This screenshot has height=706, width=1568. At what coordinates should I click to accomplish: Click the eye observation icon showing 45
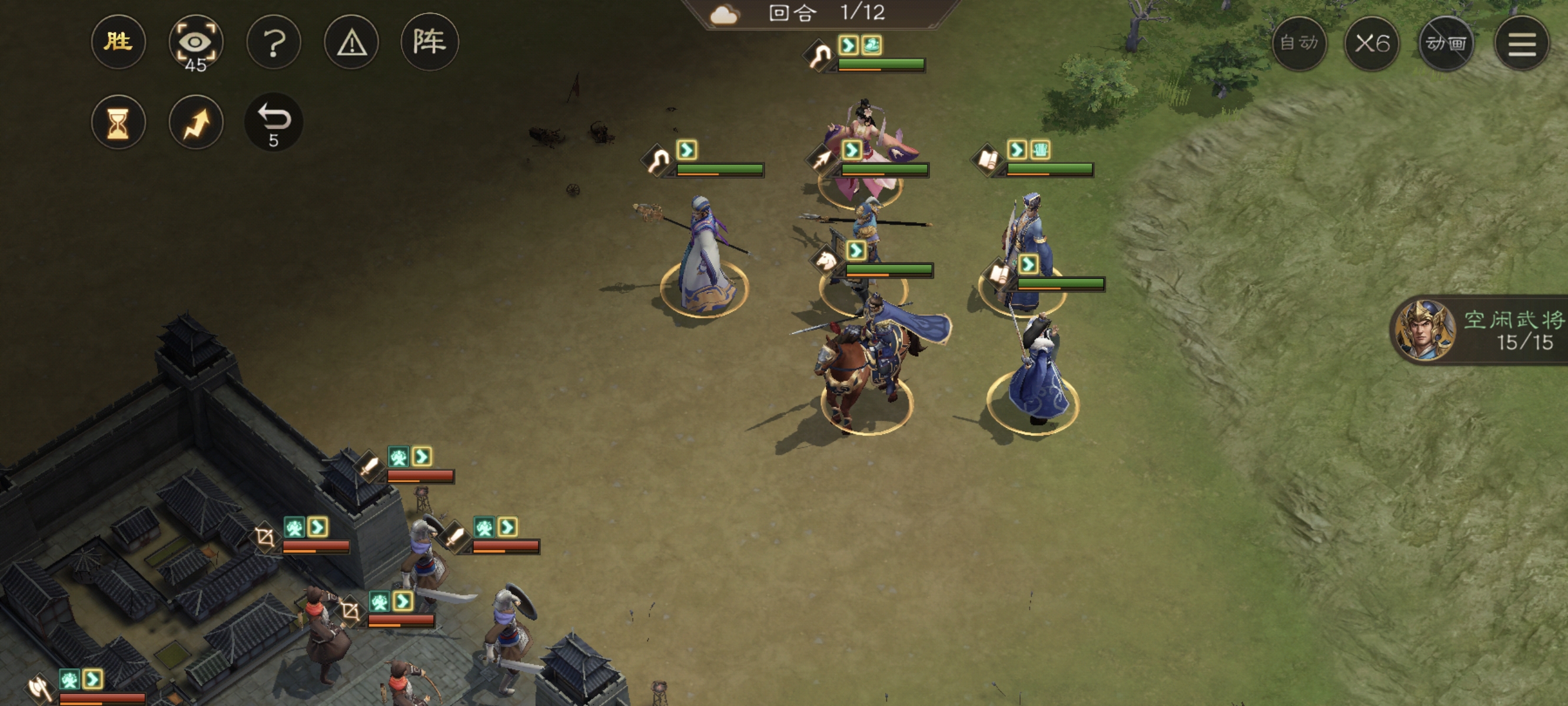pyautogui.click(x=197, y=41)
